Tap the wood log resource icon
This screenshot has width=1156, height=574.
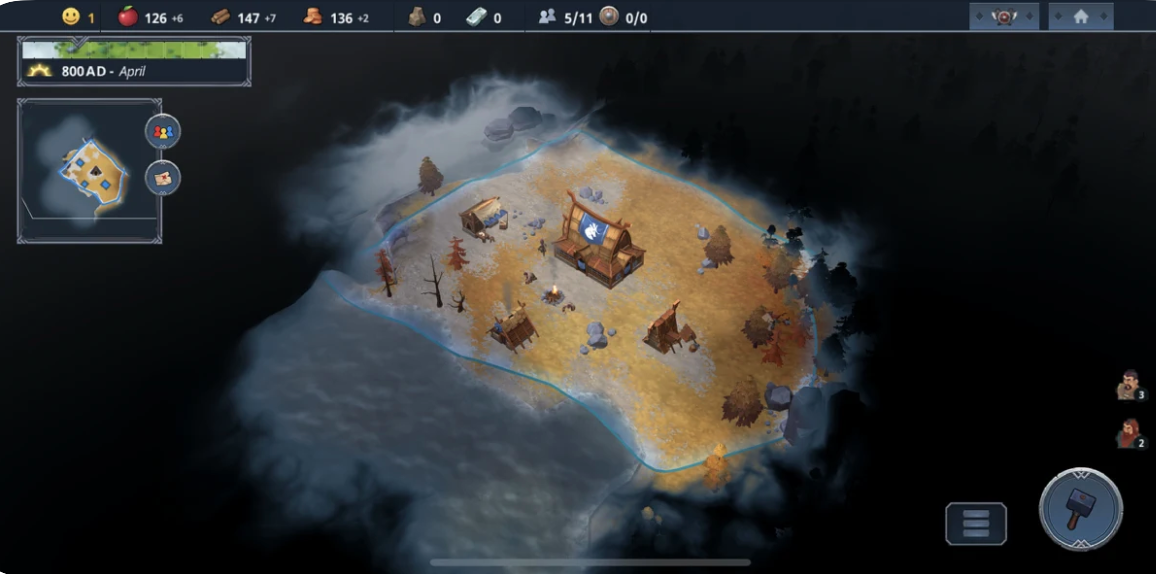(x=221, y=17)
